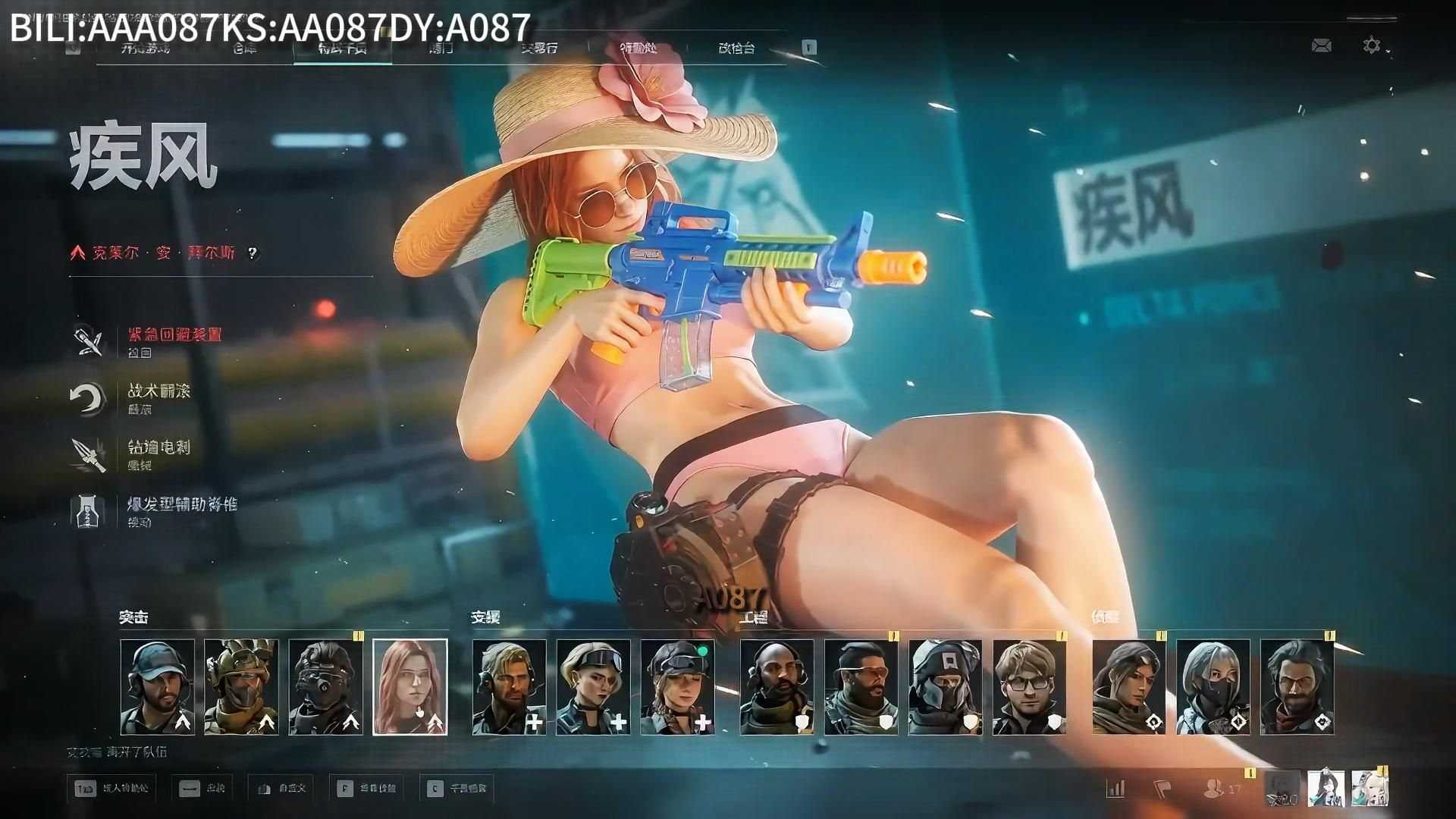Inspect the 钻墙电刺 skill entry
Viewport: 1456px width, 819px height.
pyautogui.click(x=159, y=447)
